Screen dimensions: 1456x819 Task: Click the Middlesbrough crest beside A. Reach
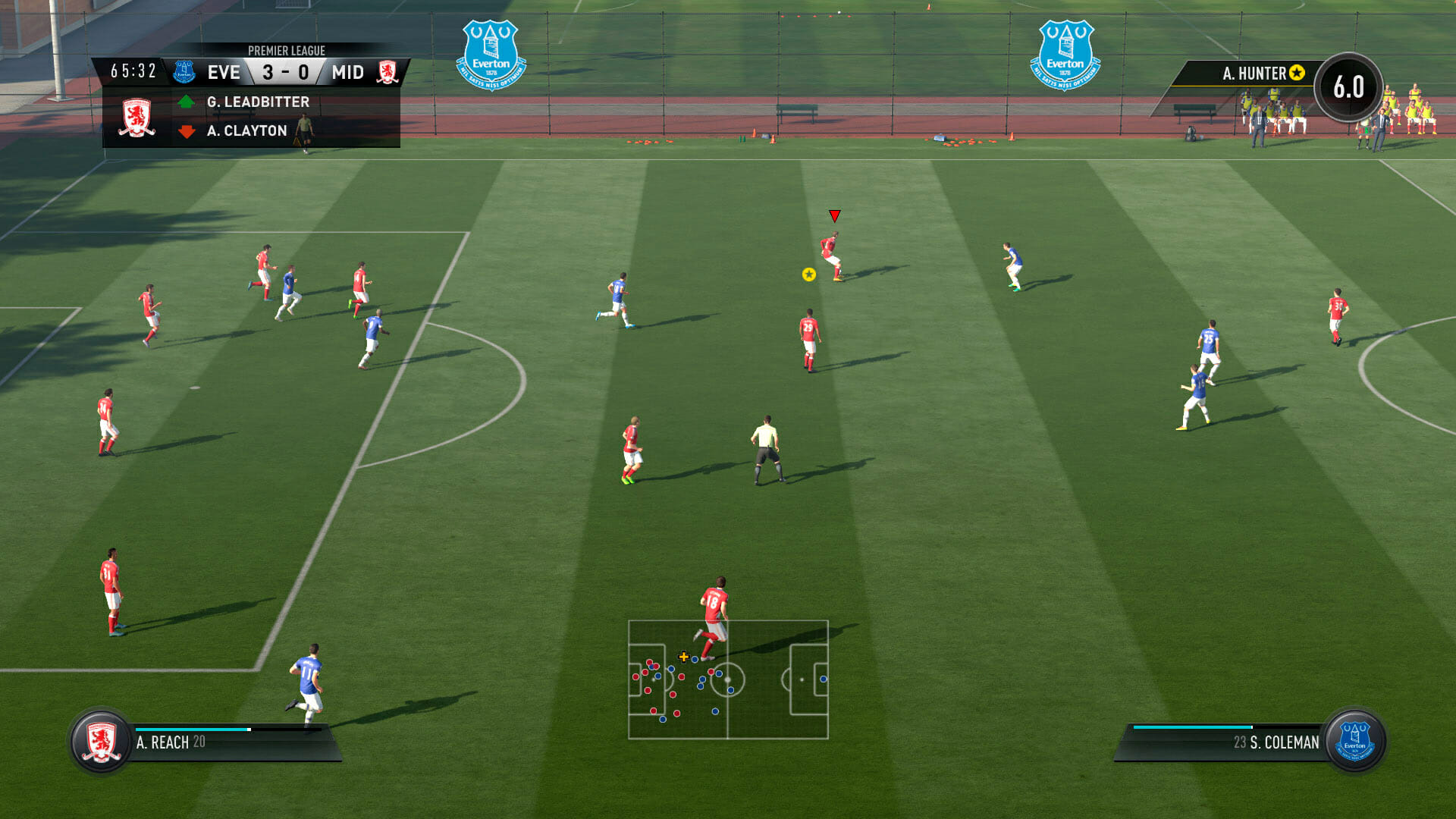click(102, 741)
